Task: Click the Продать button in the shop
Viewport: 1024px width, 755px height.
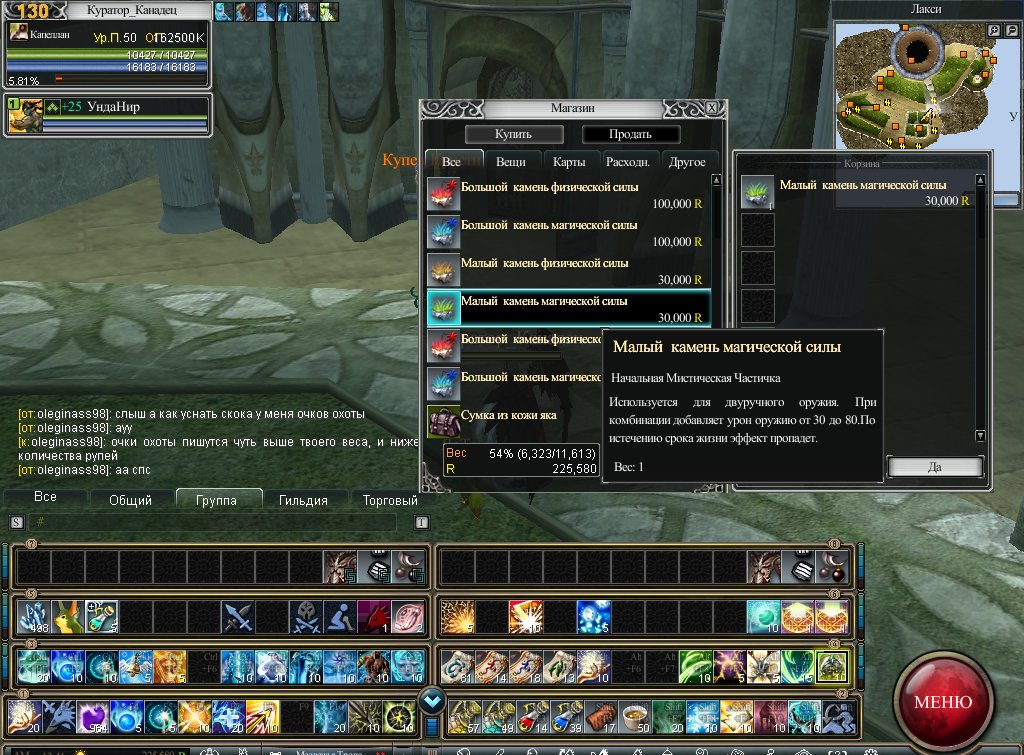Action: coord(631,134)
